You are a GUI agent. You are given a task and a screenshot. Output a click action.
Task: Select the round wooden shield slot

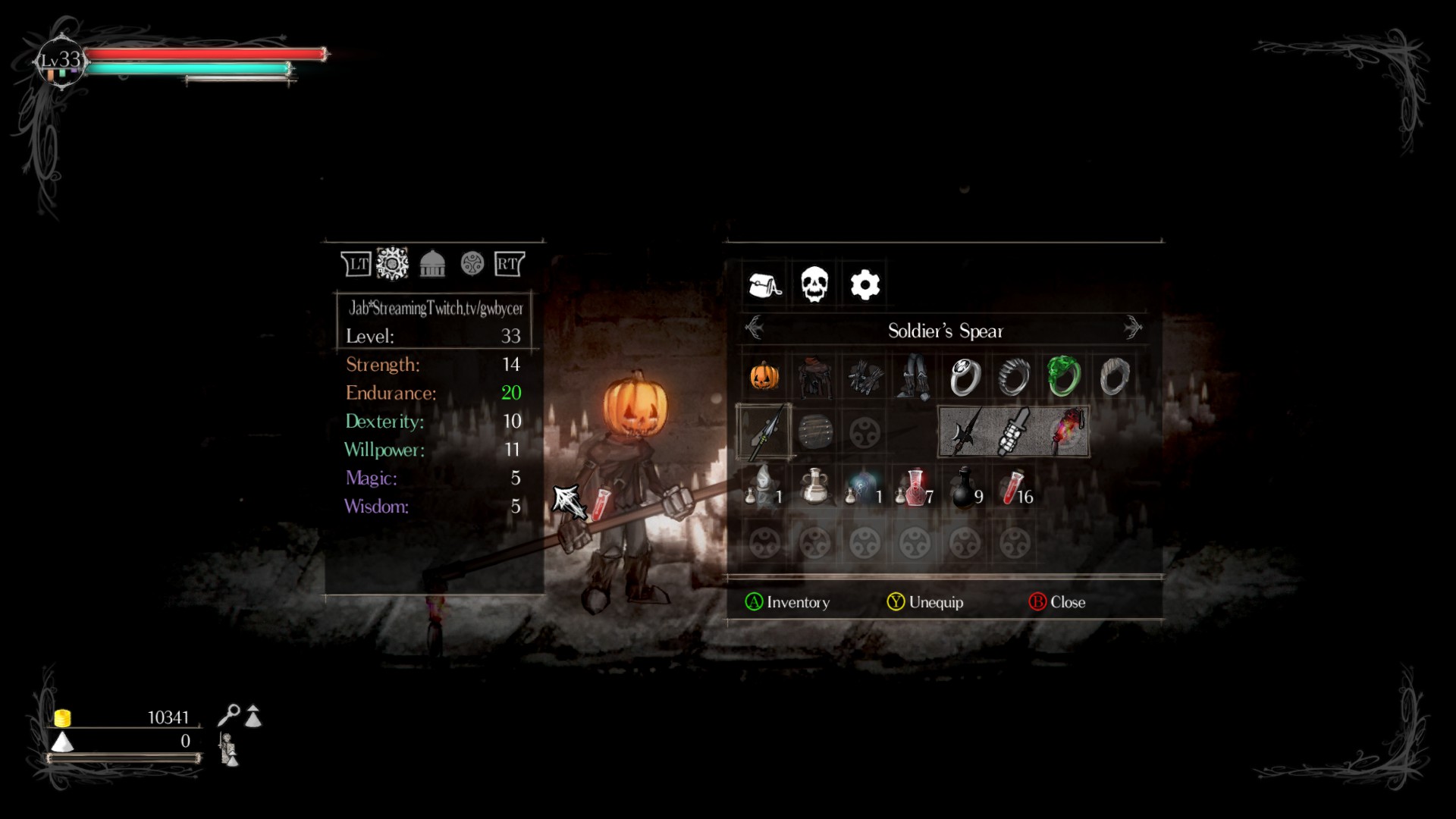[814, 432]
